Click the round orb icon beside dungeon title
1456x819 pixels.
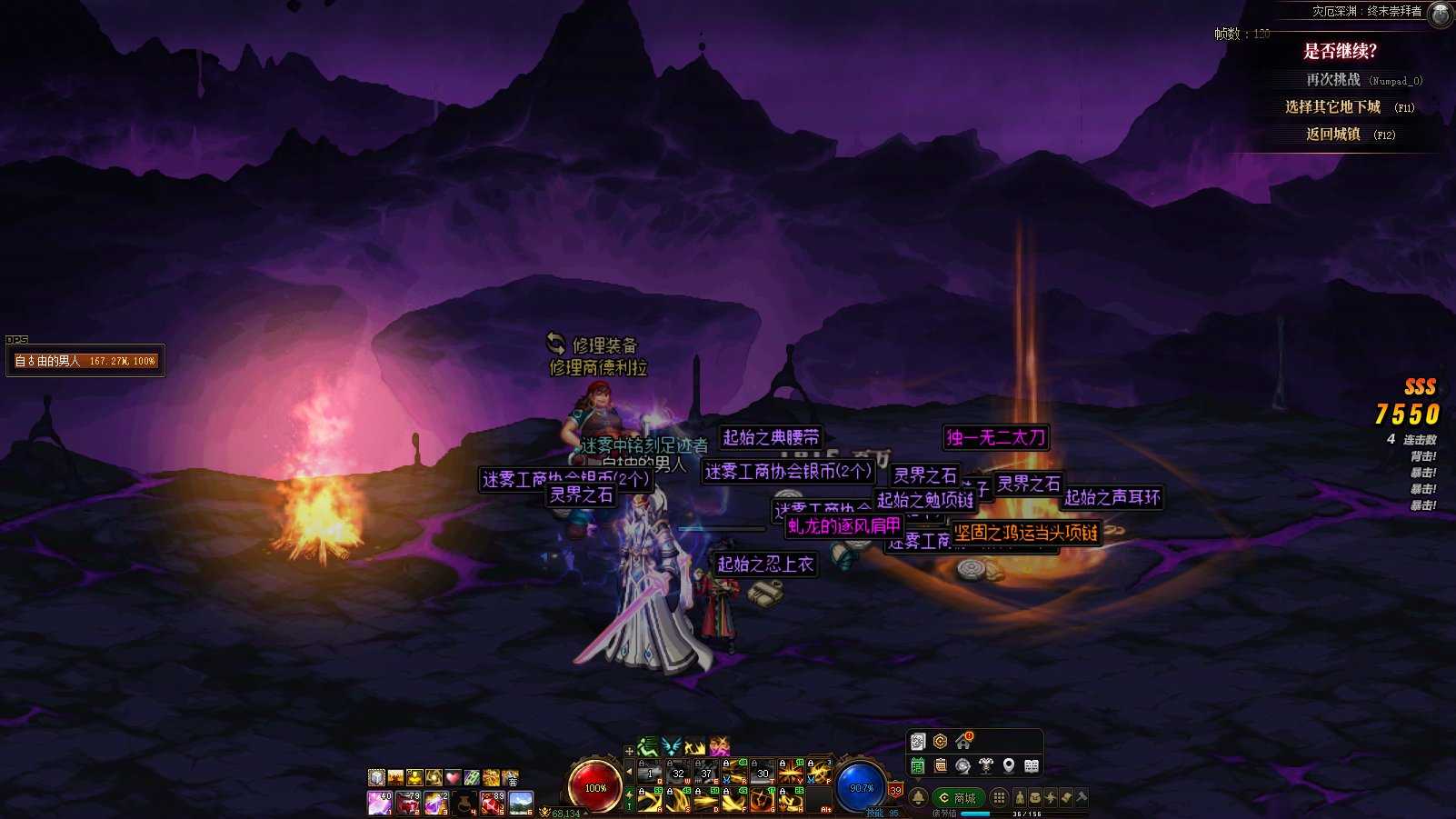tap(1441, 13)
